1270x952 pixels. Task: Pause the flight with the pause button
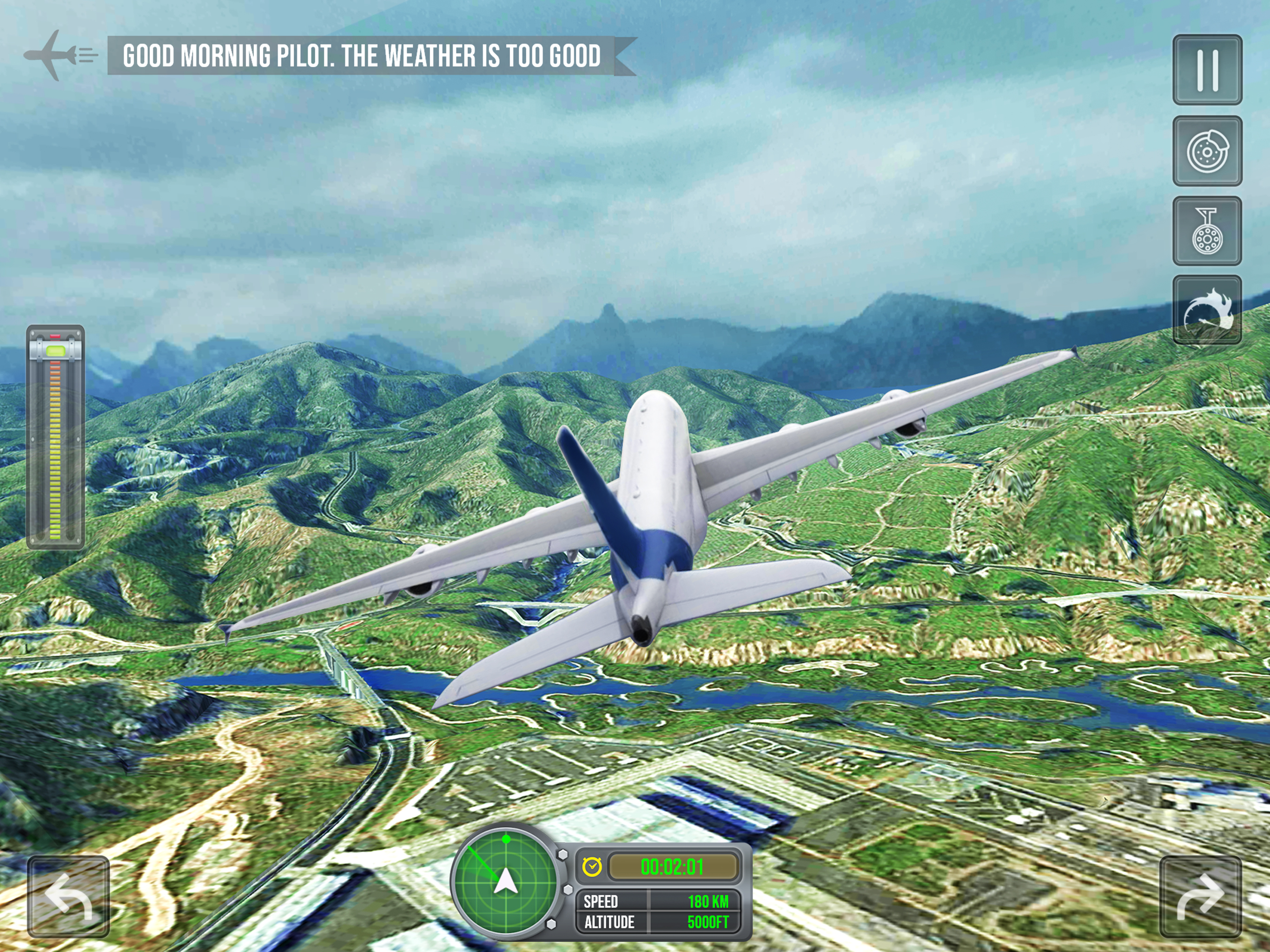1207,70
